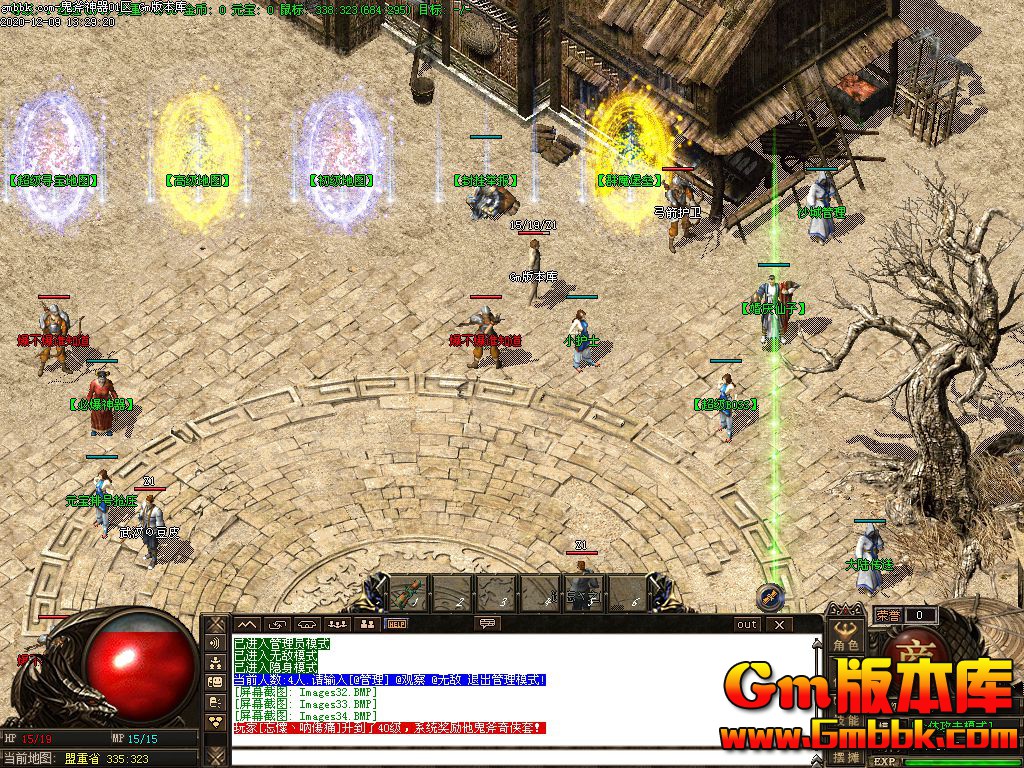Toggle the sound speaker icon beside chat

click(x=215, y=642)
